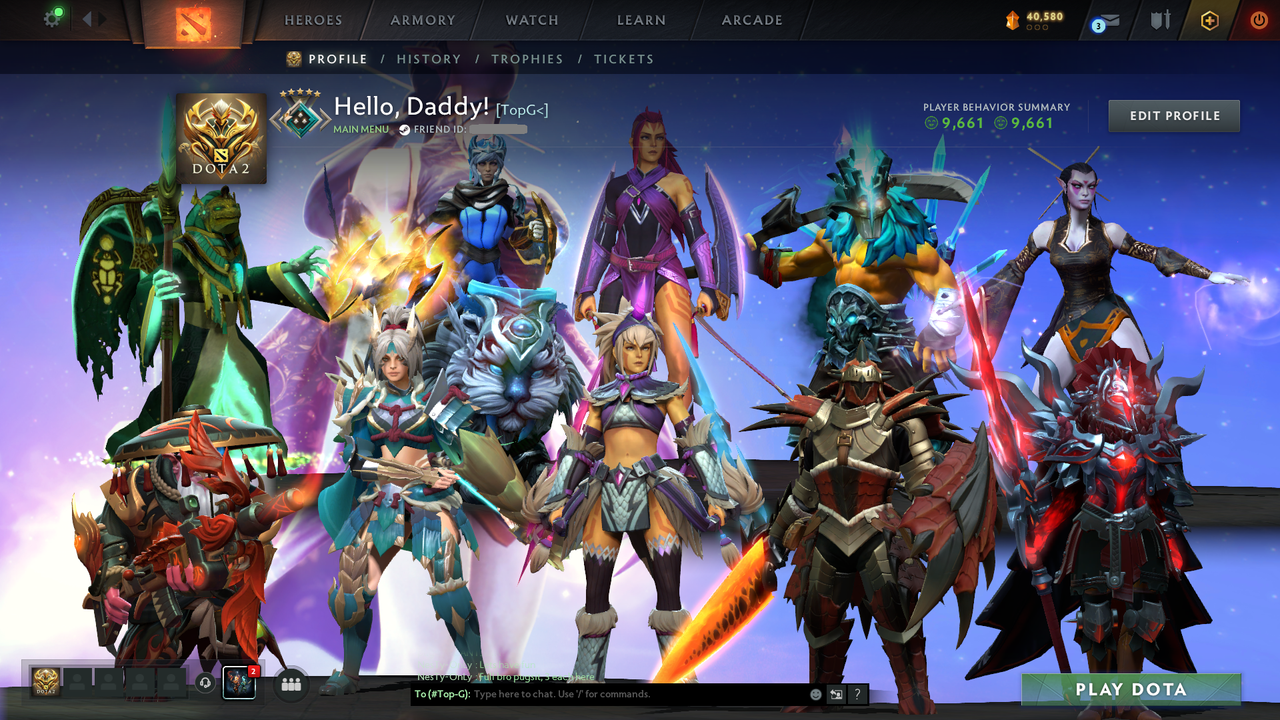Click the forward navigation arrow

(x=100, y=17)
